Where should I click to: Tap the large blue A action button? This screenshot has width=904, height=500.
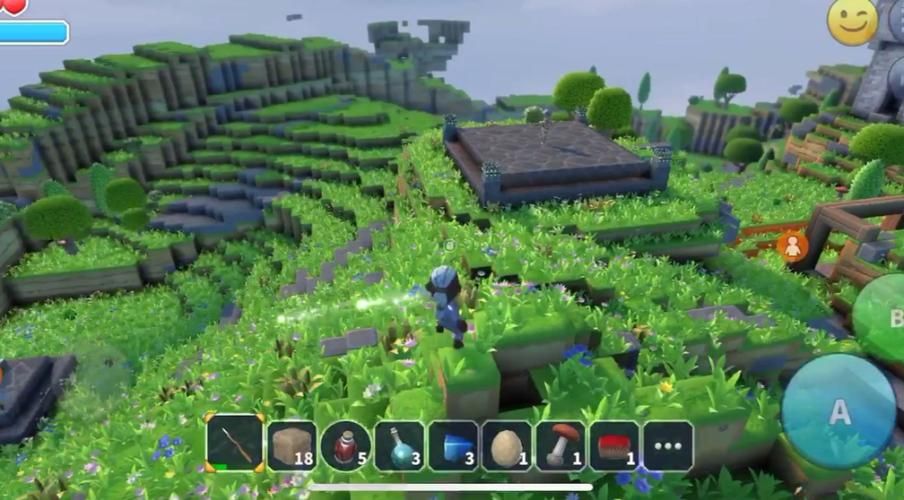(838, 411)
